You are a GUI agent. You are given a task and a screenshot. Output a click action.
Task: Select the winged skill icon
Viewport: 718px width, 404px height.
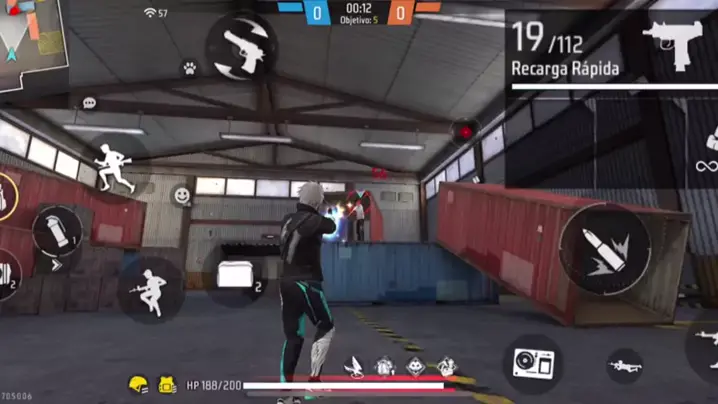point(353,367)
